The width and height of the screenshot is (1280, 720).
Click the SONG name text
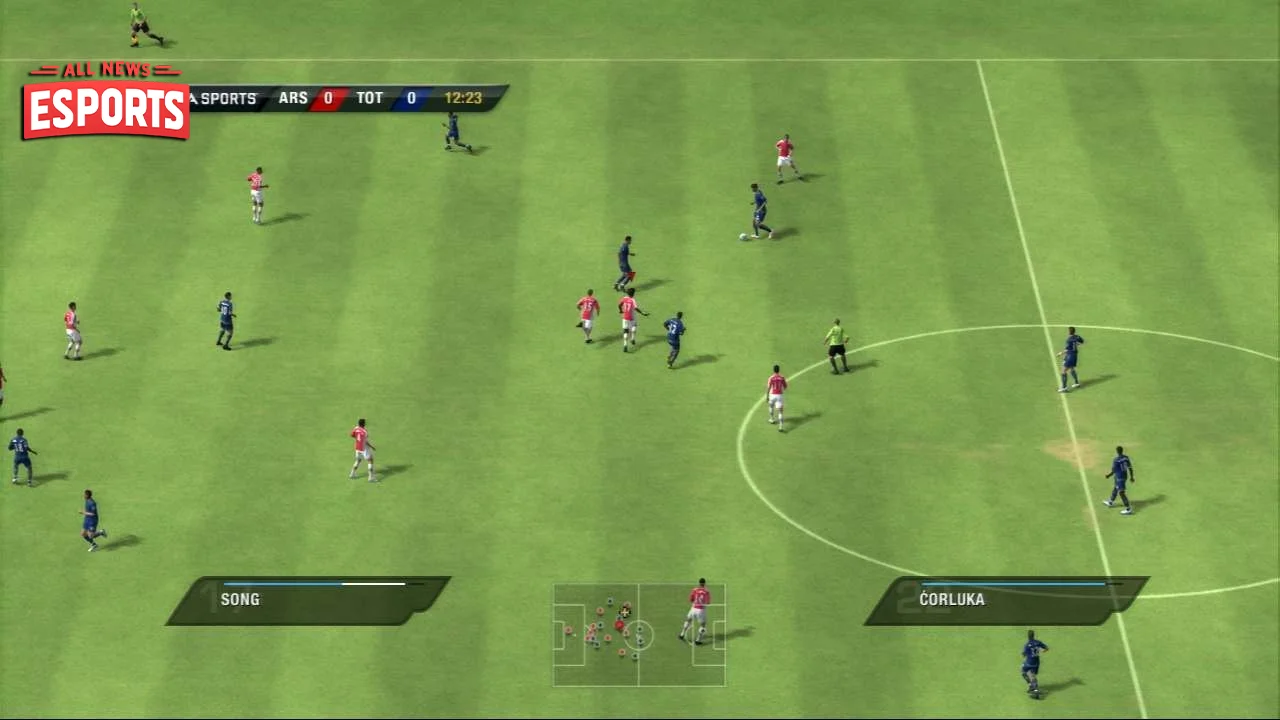[x=240, y=599]
